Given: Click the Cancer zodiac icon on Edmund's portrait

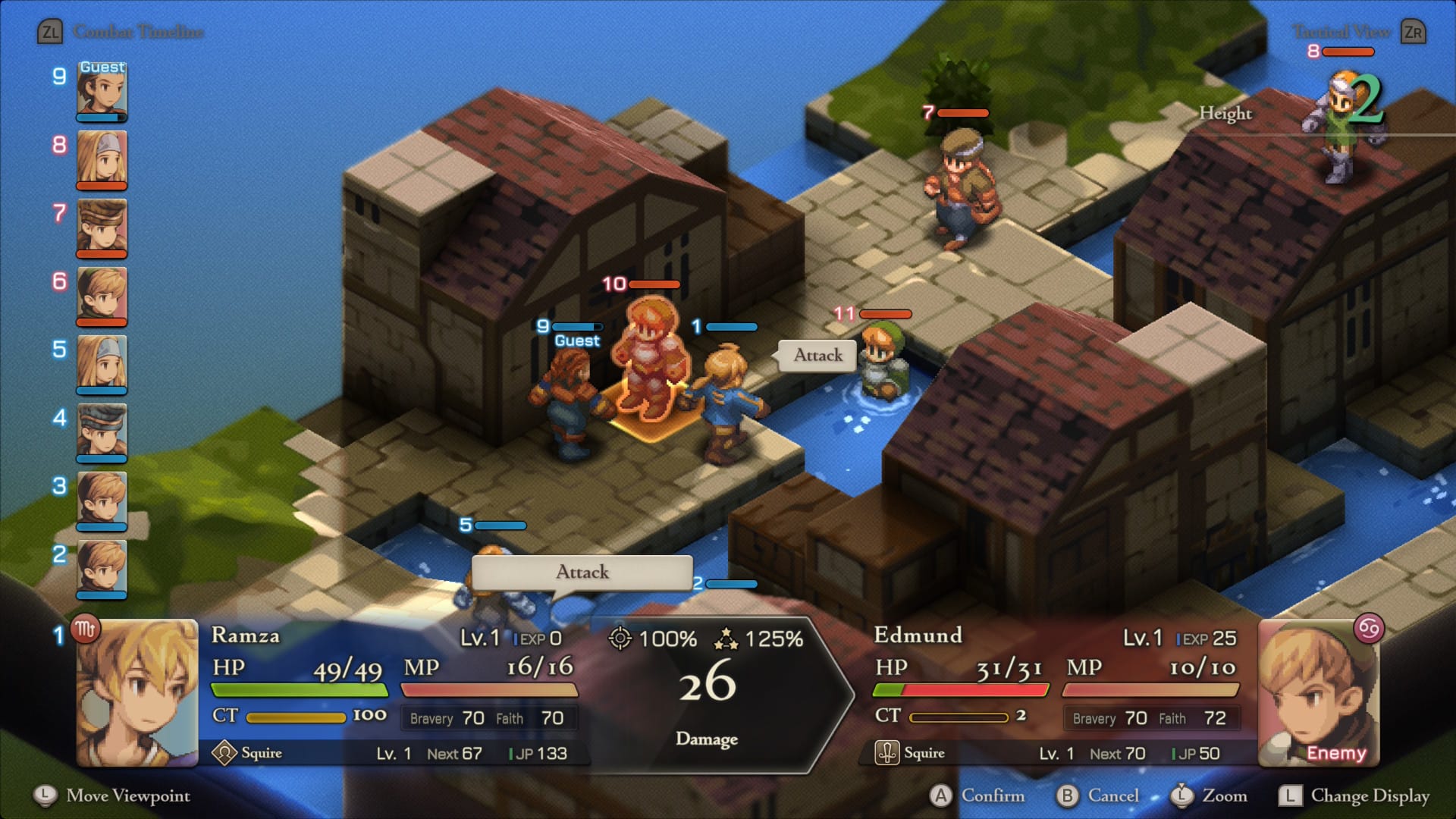Looking at the screenshot, I should [x=1369, y=629].
